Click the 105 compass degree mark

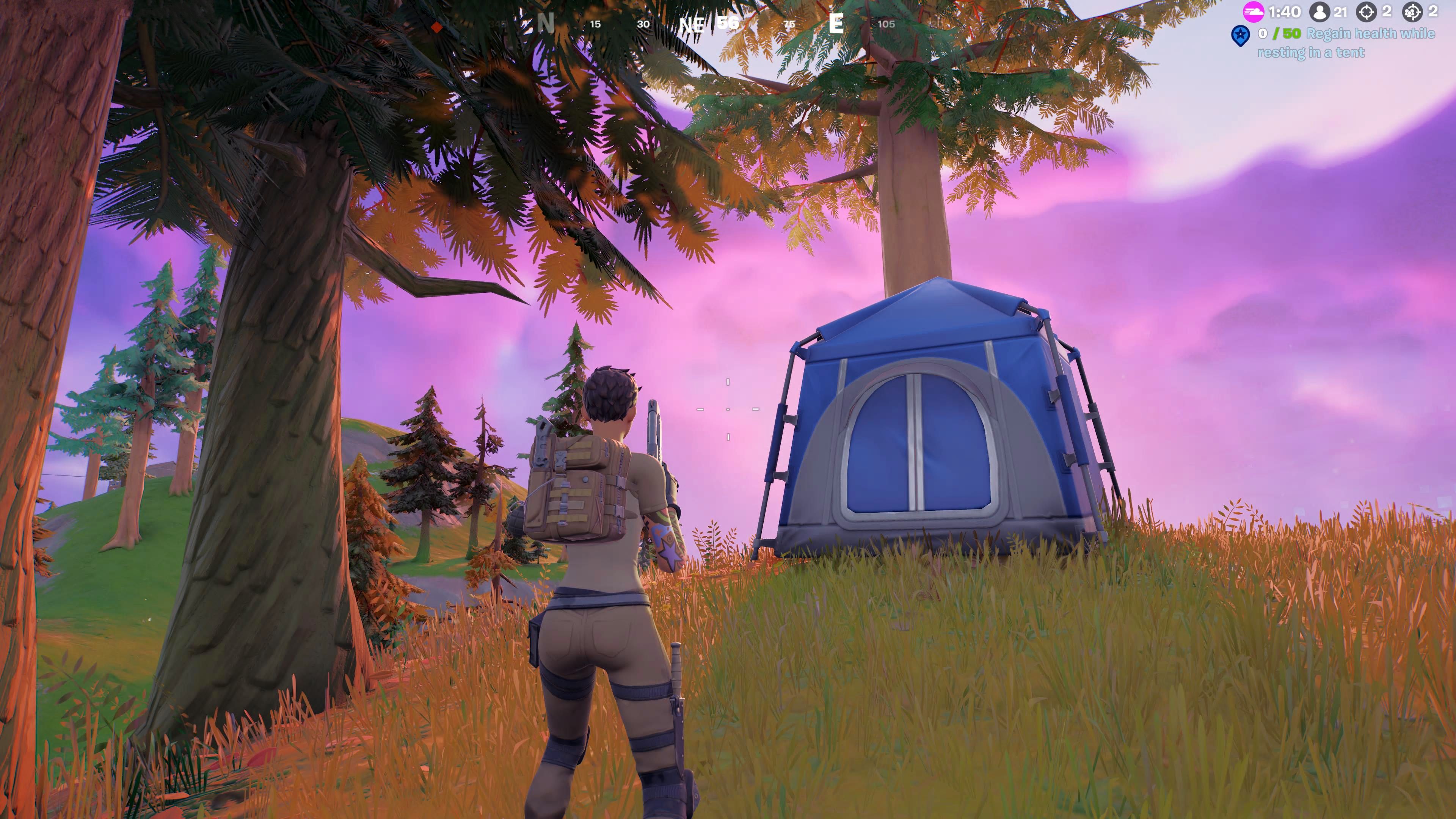point(888,24)
